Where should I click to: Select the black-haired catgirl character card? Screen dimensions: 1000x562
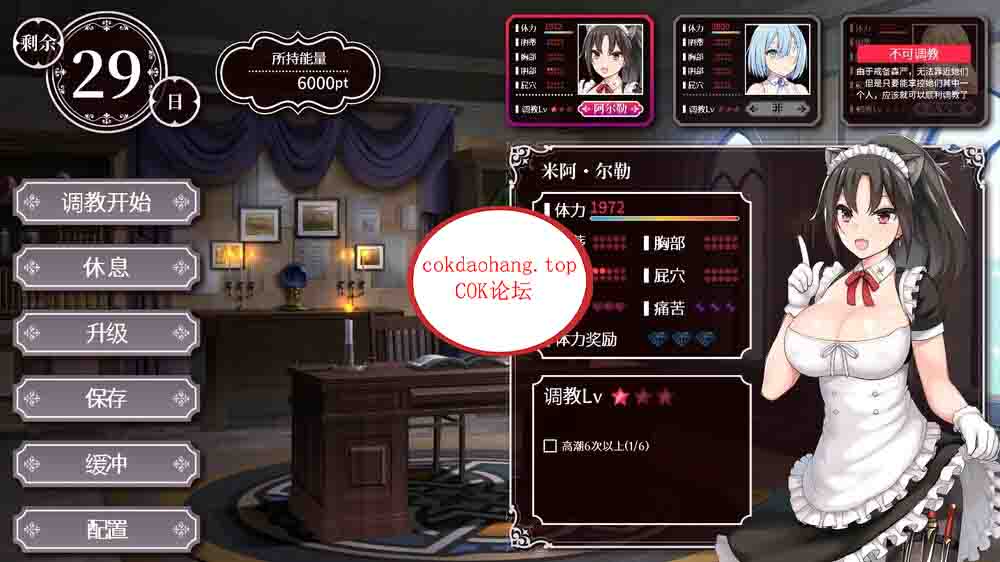[x=579, y=70]
